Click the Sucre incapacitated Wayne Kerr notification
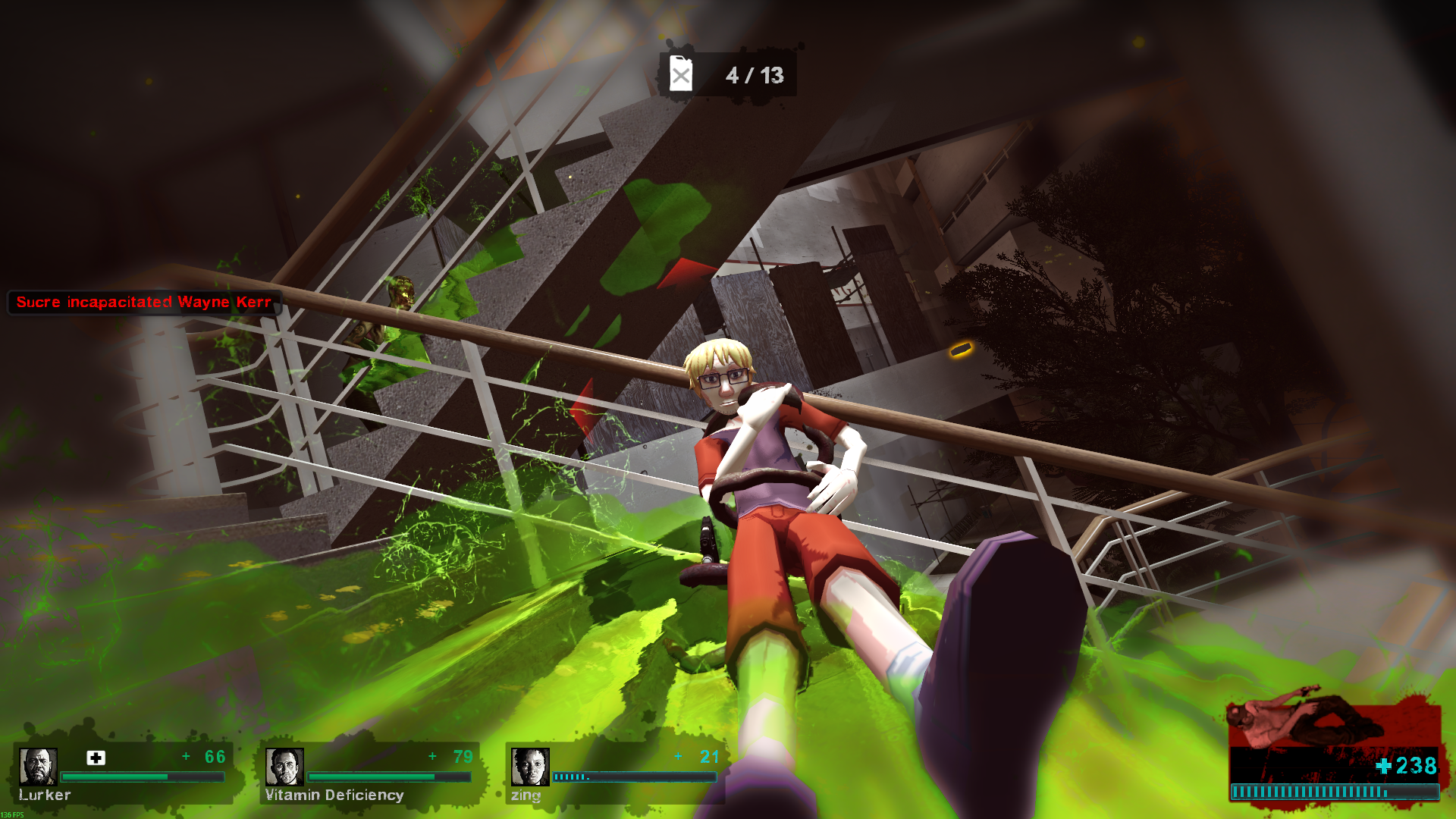This screenshot has height=819, width=1456. [144, 302]
